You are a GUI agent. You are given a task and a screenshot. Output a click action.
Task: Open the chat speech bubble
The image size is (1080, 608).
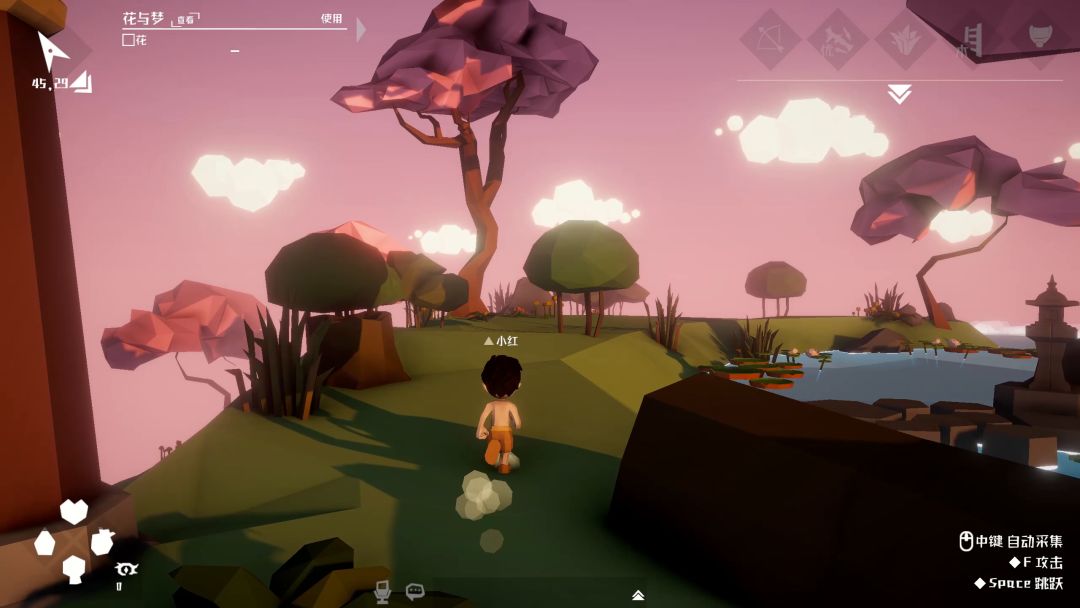[415, 591]
